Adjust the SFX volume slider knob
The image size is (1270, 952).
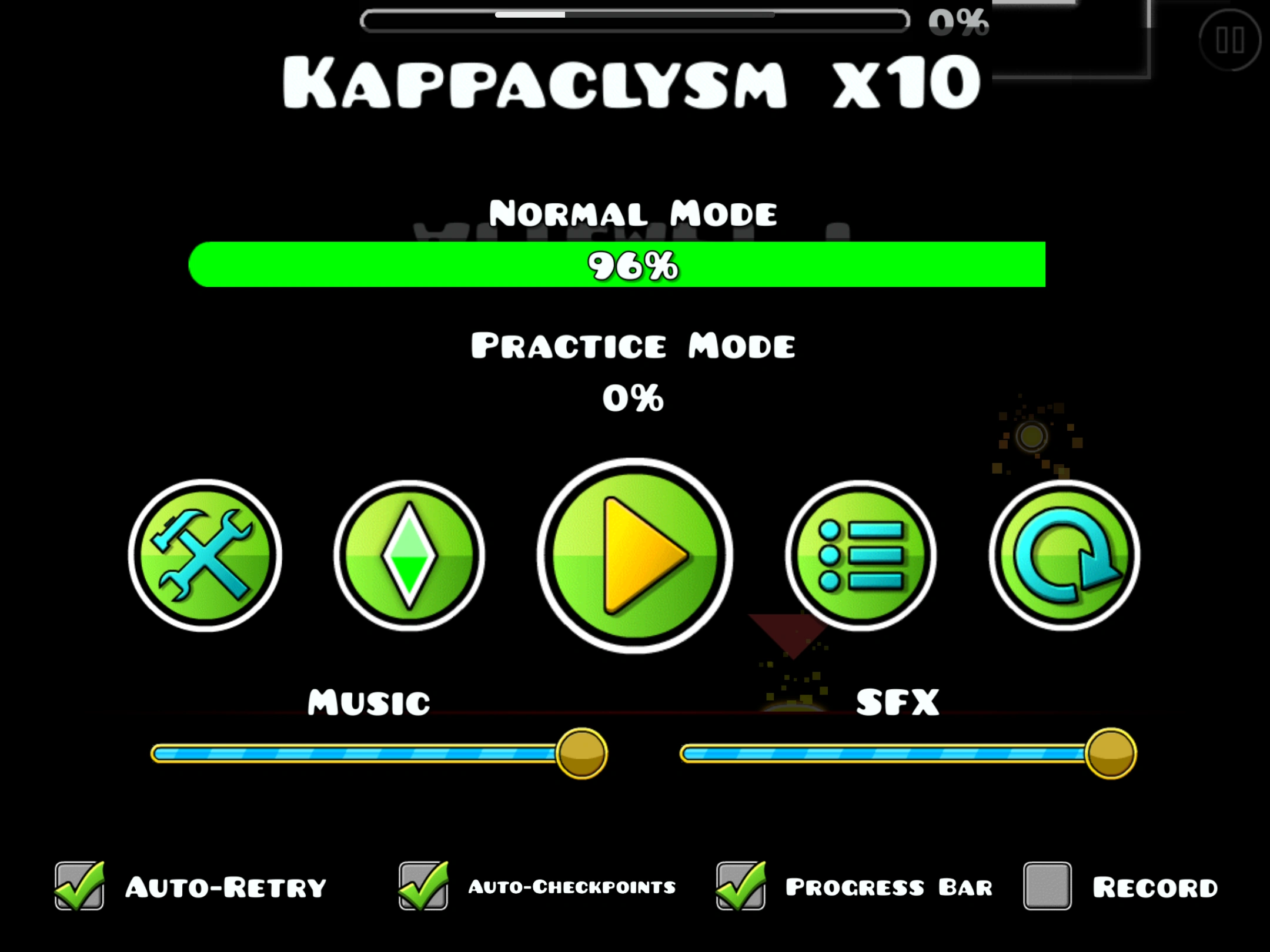[x=1111, y=752]
